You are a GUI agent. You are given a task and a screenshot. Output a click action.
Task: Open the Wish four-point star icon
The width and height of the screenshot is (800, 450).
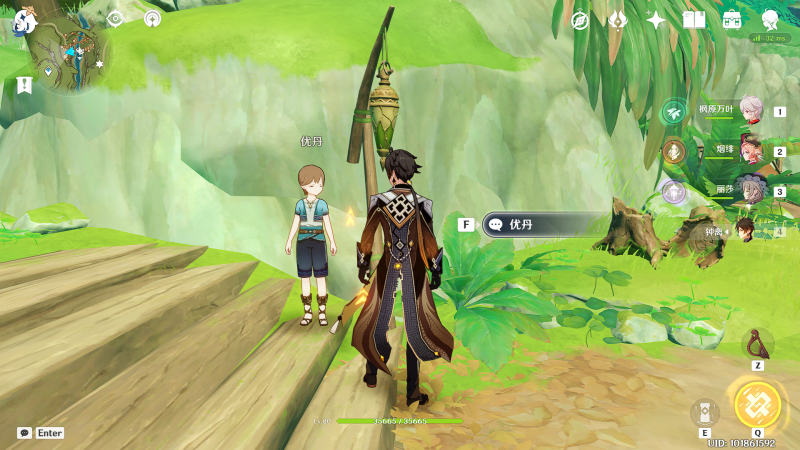[656, 20]
